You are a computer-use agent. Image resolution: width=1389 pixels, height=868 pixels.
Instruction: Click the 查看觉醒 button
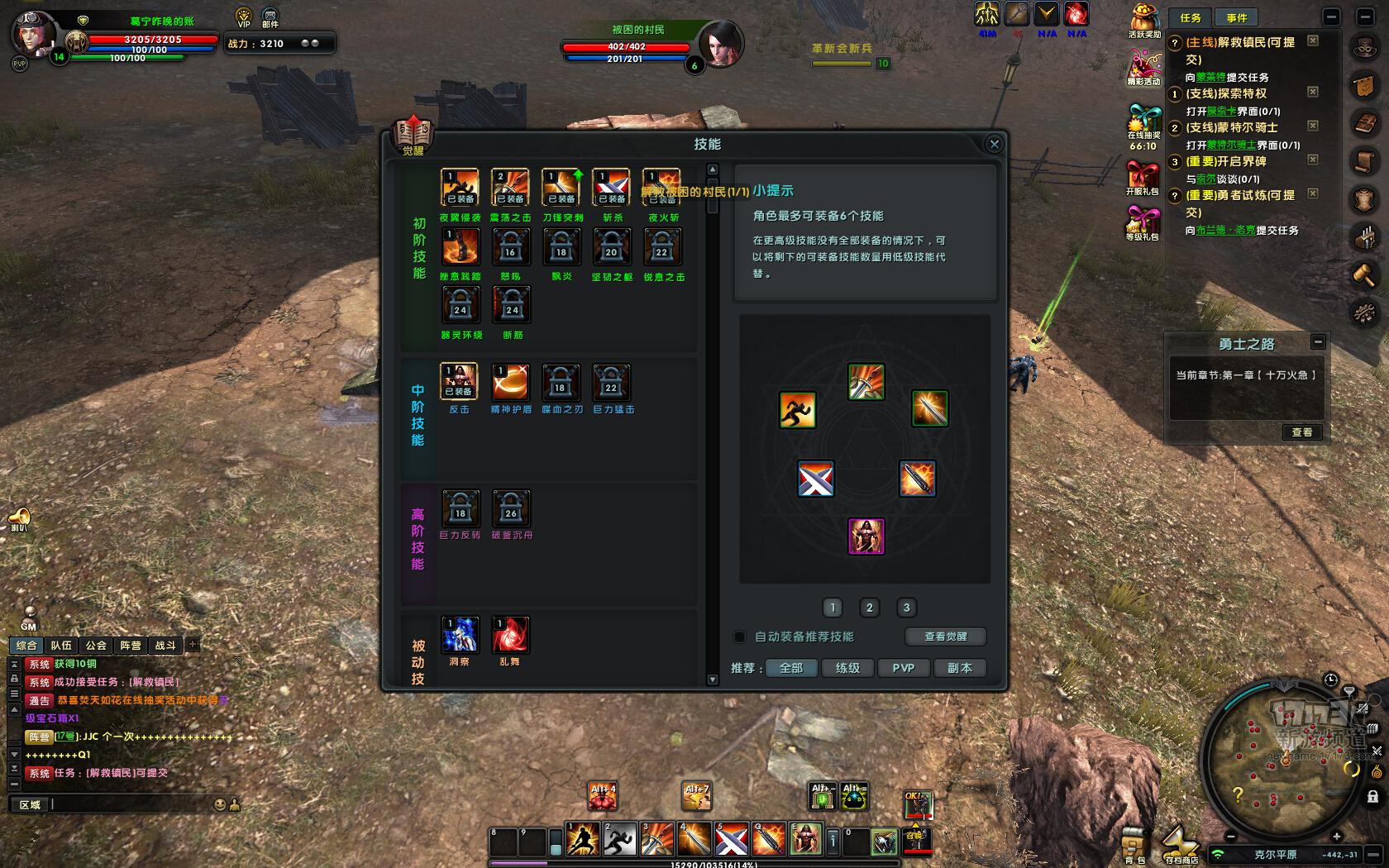click(x=945, y=637)
